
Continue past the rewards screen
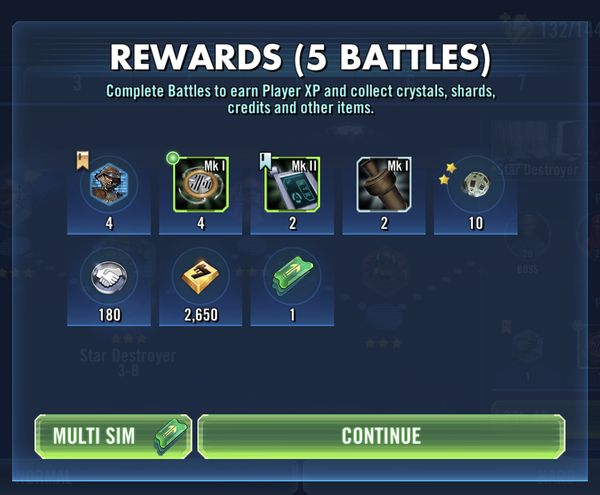pos(381,436)
